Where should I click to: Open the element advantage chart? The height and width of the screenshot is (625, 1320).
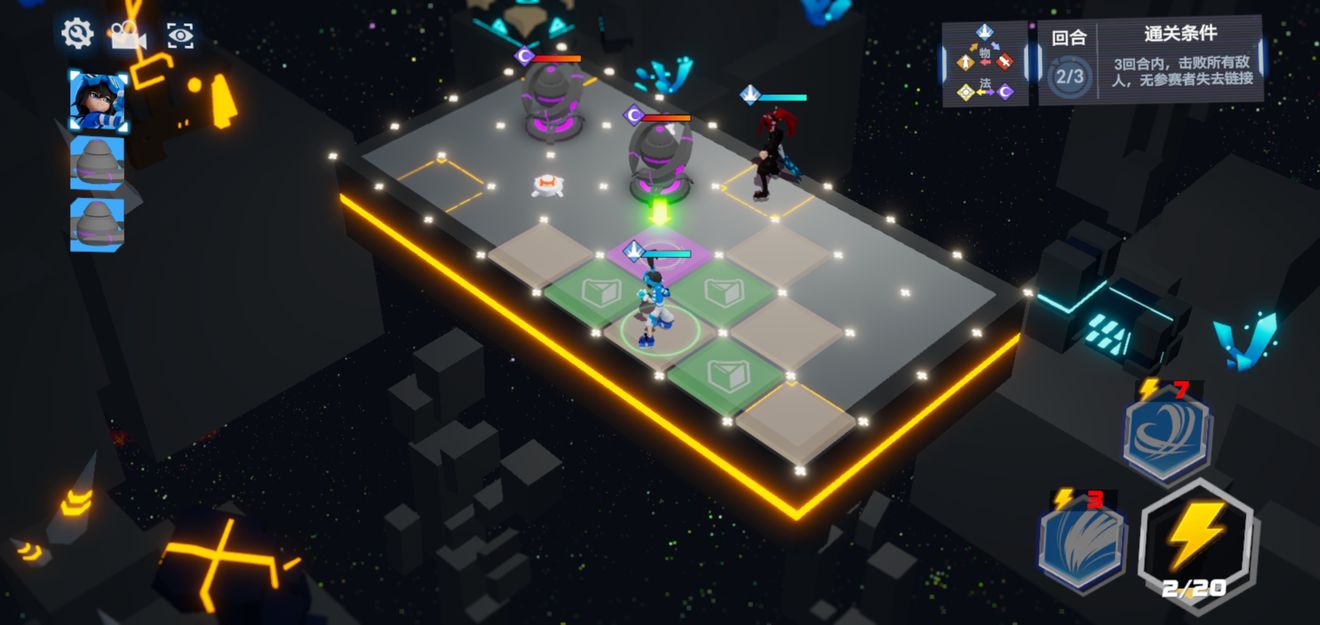(x=985, y=64)
